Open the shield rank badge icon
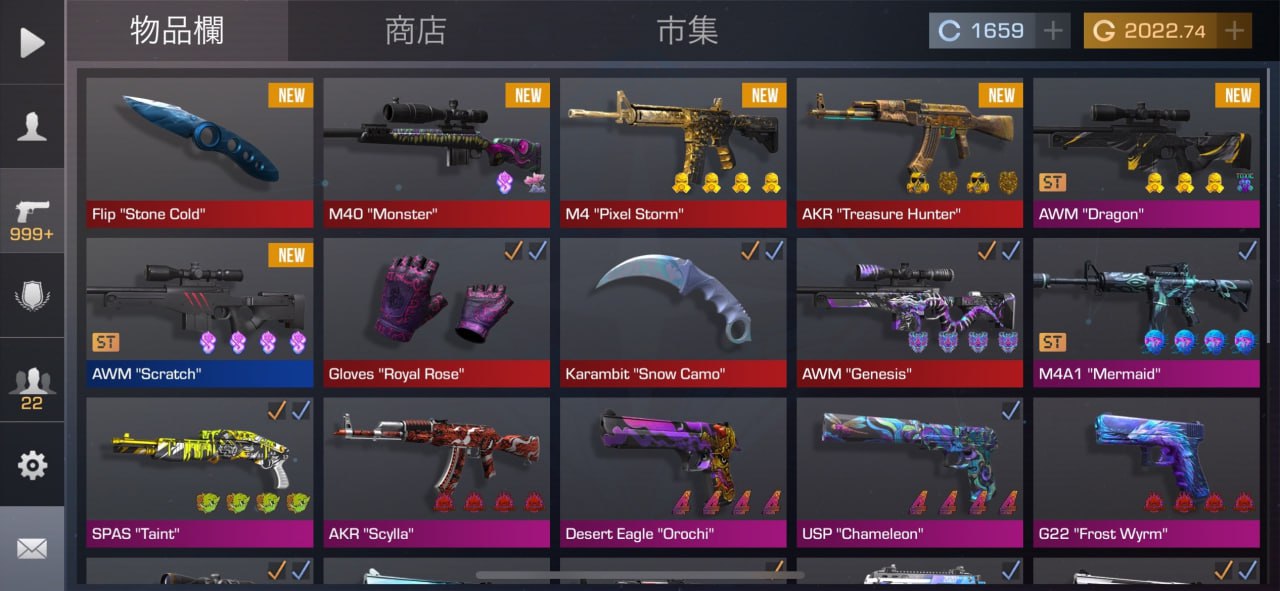Image resolution: width=1280 pixels, height=591 pixels. point(32,297)
